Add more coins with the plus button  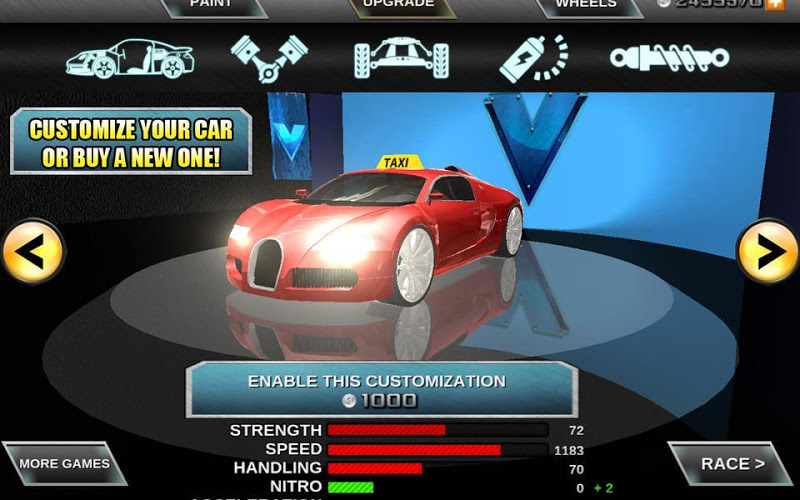[x=775, y=5]
